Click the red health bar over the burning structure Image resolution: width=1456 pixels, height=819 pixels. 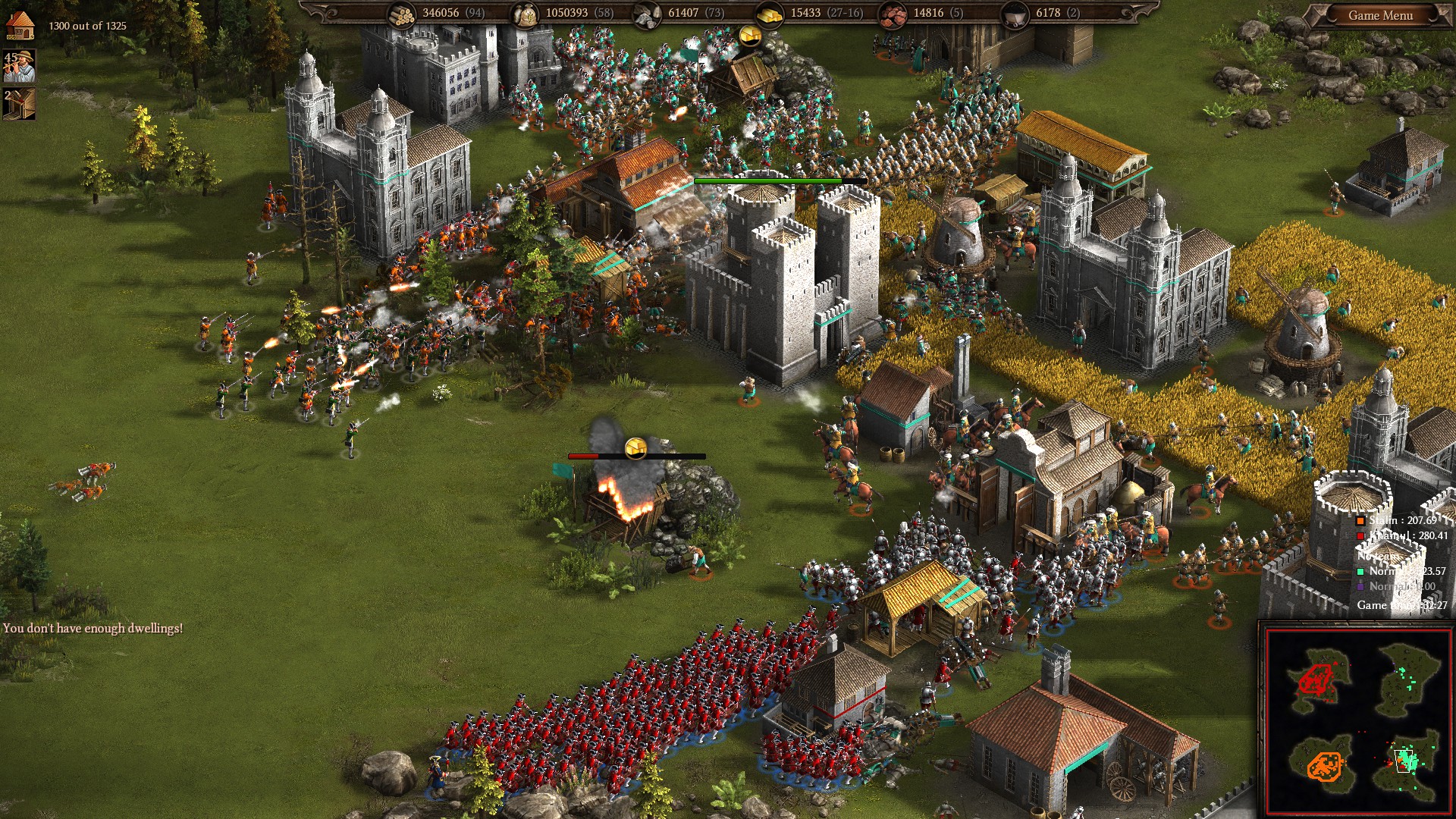(584, 457)
